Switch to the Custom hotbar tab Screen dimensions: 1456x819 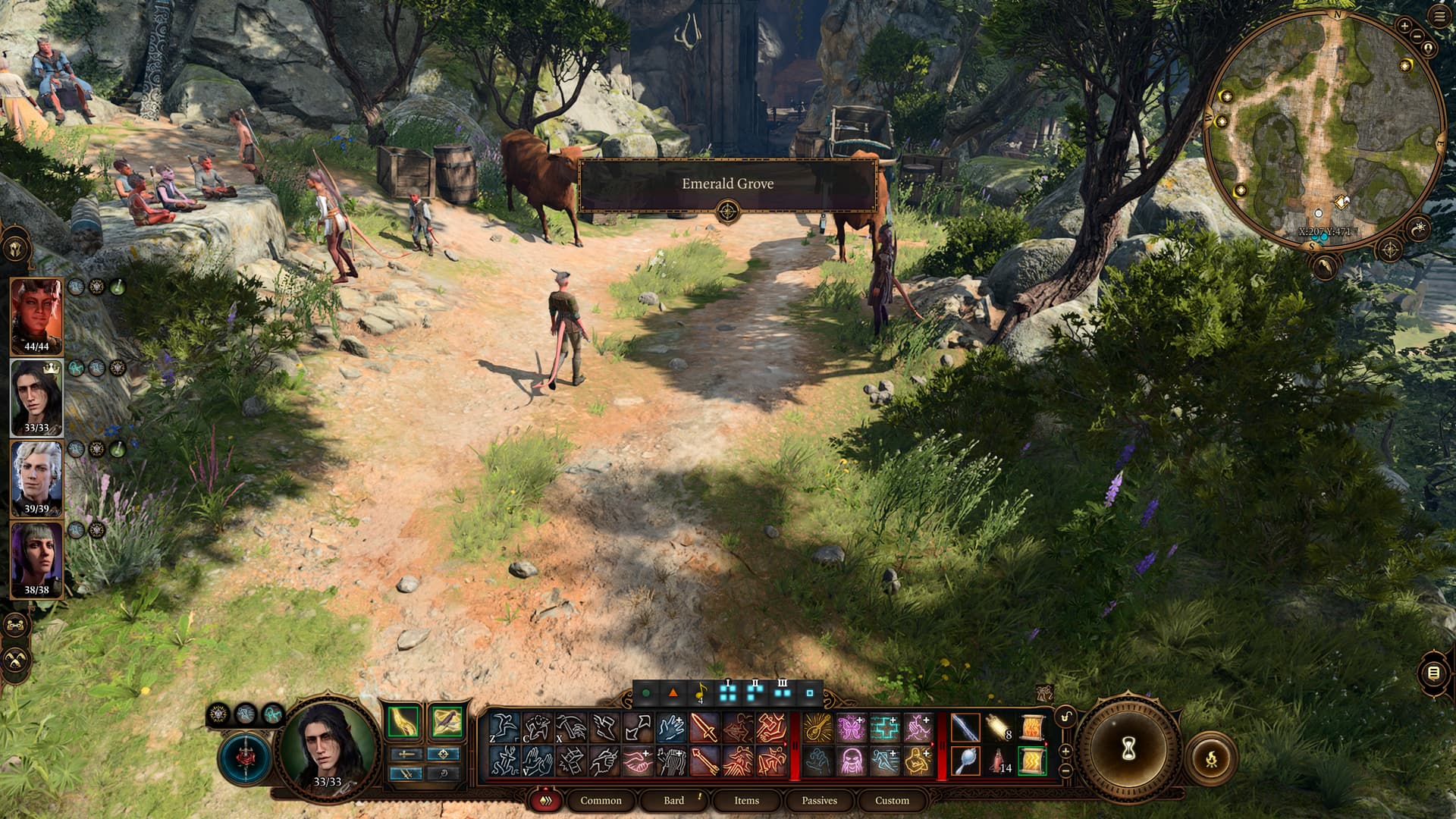(892, 800)
